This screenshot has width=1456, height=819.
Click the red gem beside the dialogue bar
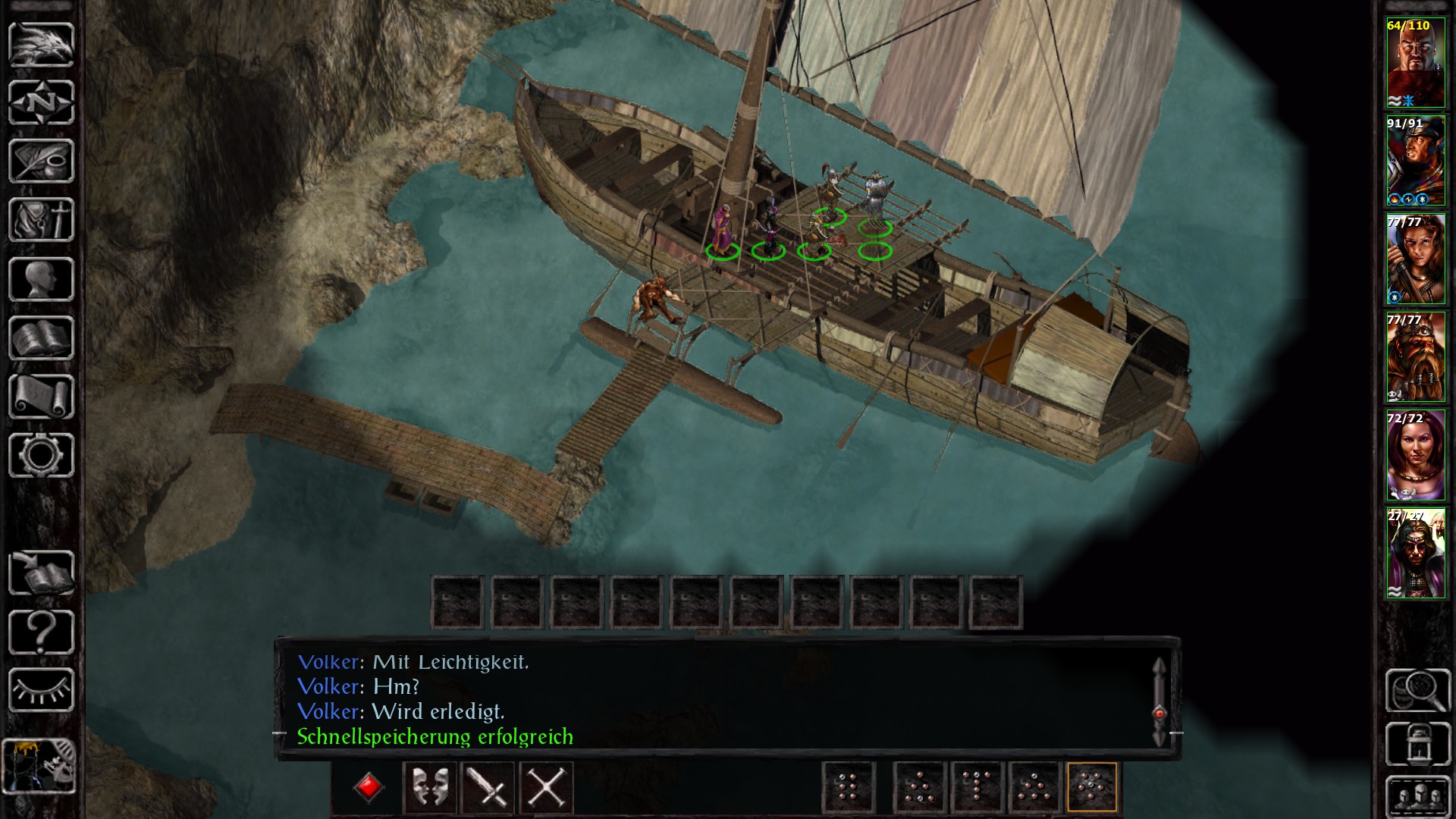[x=369, y=787]
